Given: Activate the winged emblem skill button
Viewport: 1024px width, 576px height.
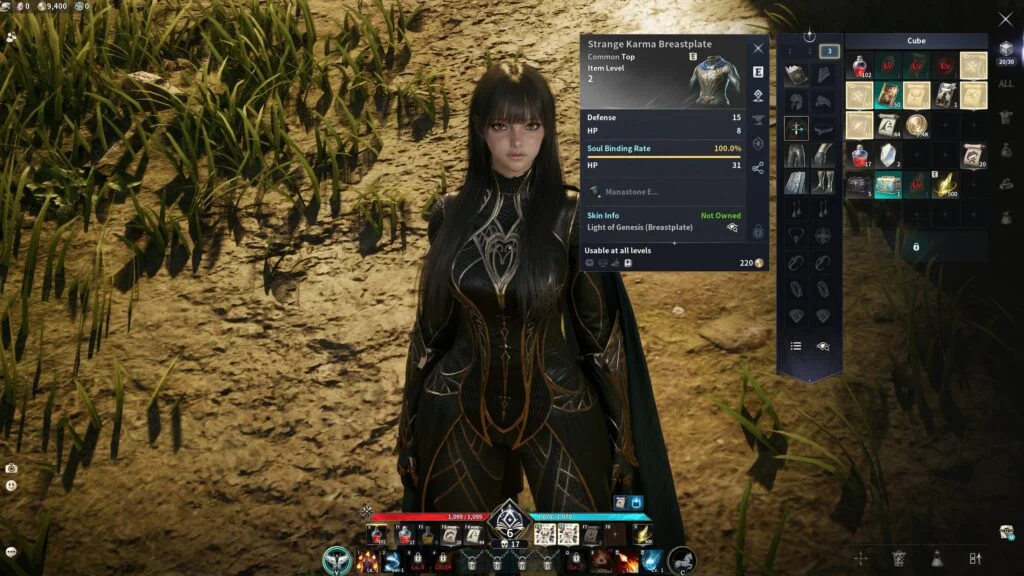Looking at the screenshot, I should [337, 560].
